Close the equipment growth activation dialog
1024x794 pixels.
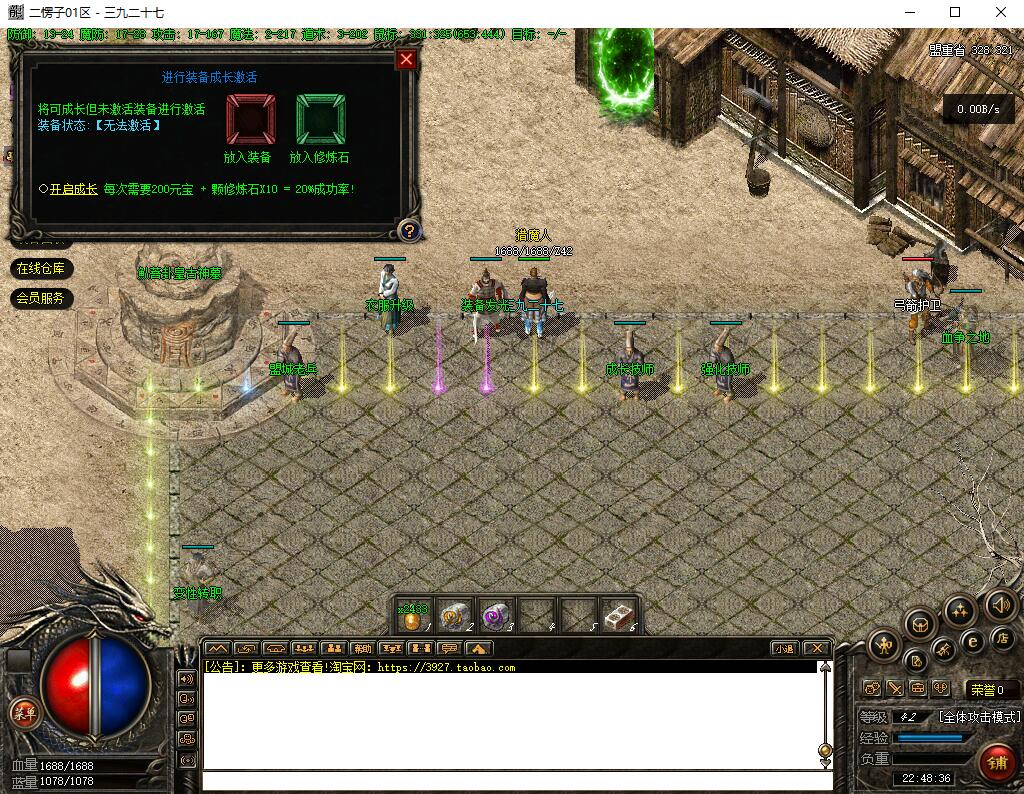click(x=406, y=59)
